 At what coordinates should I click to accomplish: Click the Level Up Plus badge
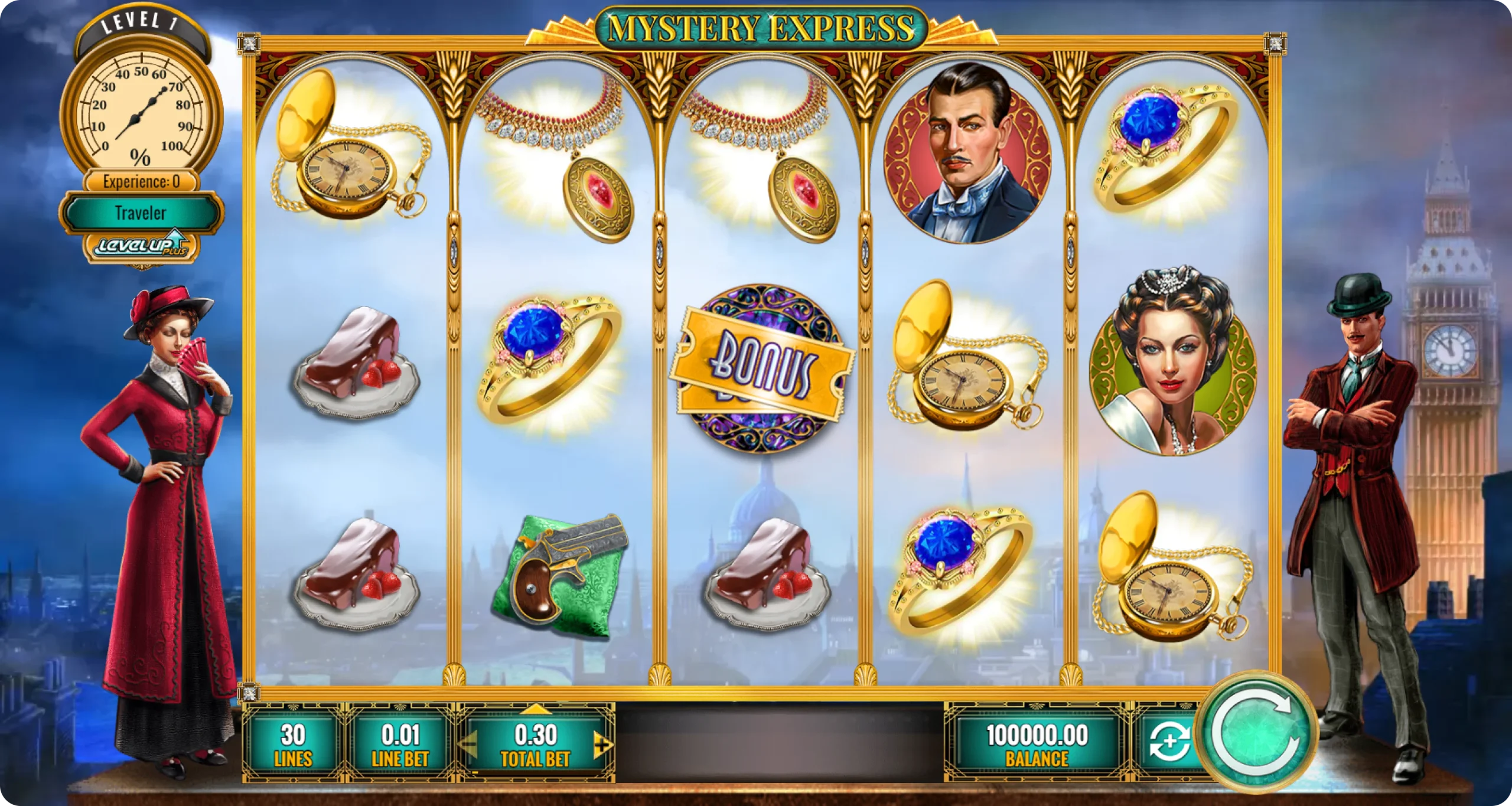pos(141,246)
